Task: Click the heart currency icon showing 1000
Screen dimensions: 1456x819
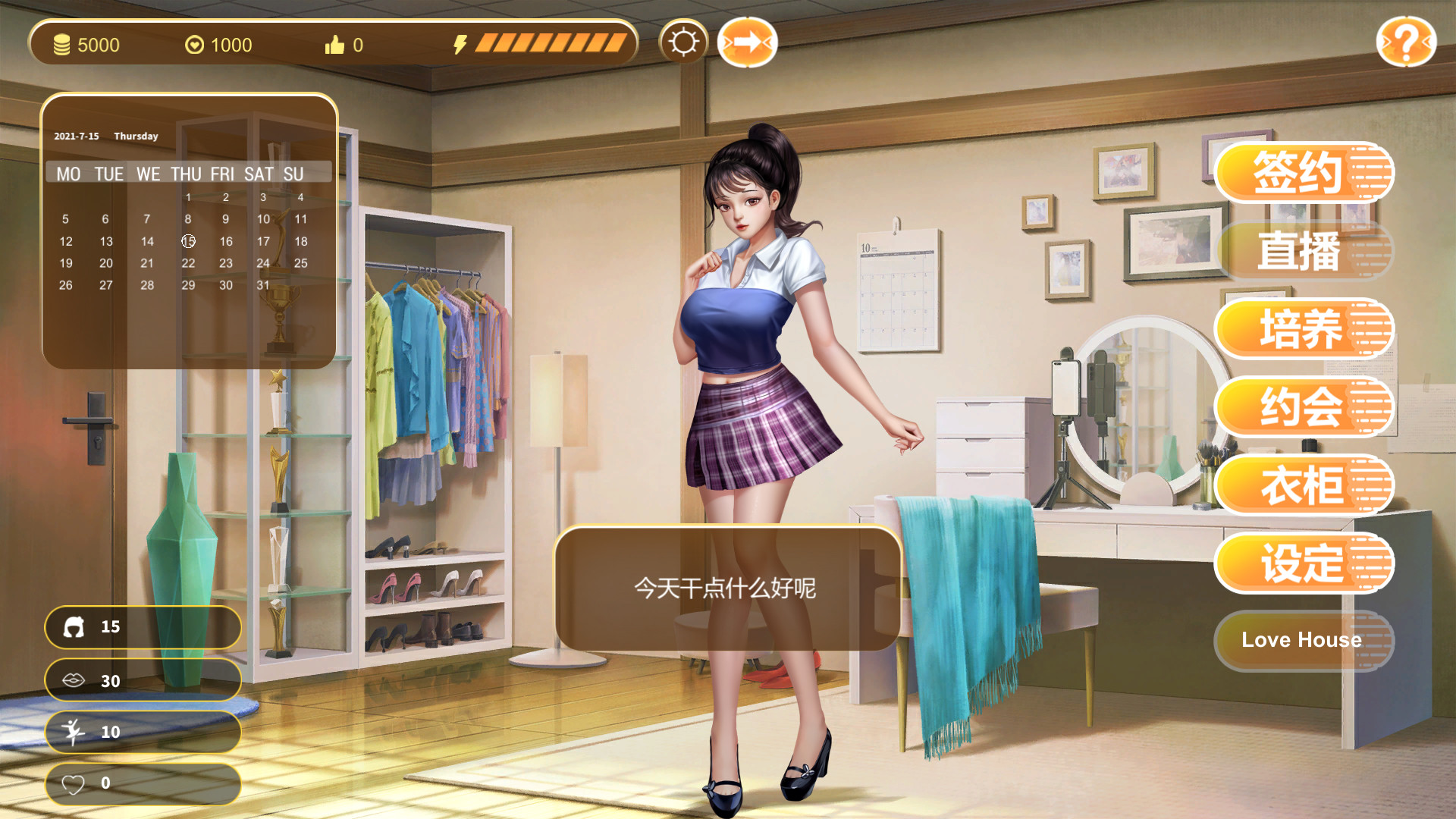Action: coord(196,44)
